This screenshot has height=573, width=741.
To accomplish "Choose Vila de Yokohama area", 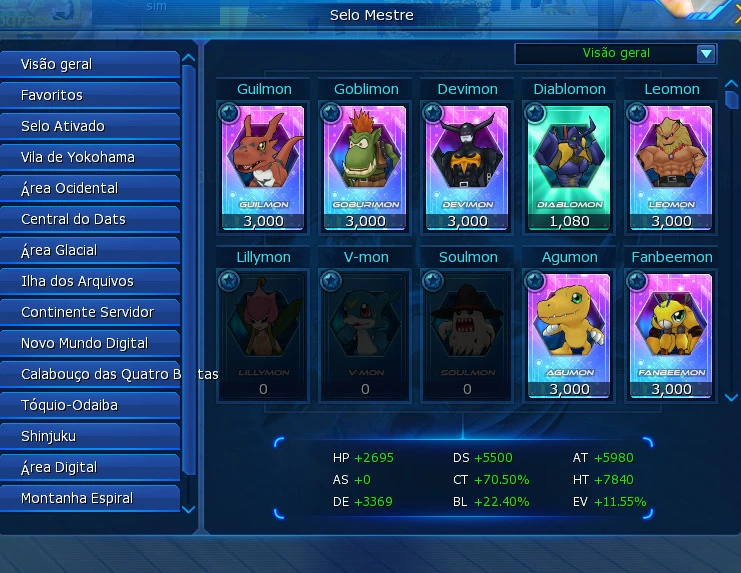I will point(90,157).
